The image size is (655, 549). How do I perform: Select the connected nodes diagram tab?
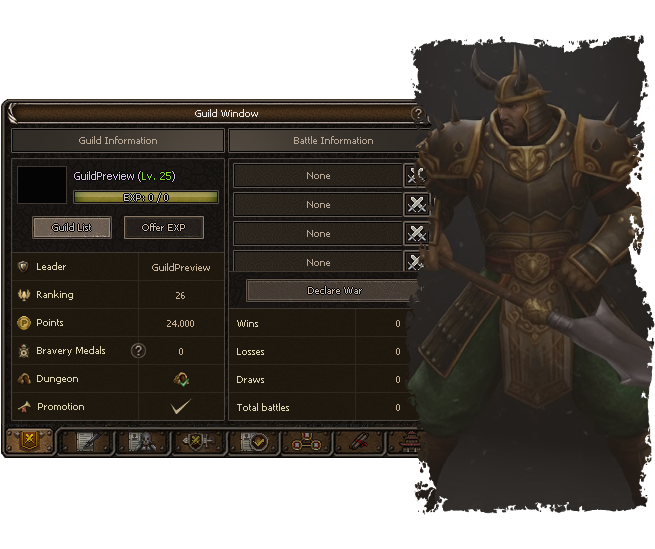tap(306, 441)
